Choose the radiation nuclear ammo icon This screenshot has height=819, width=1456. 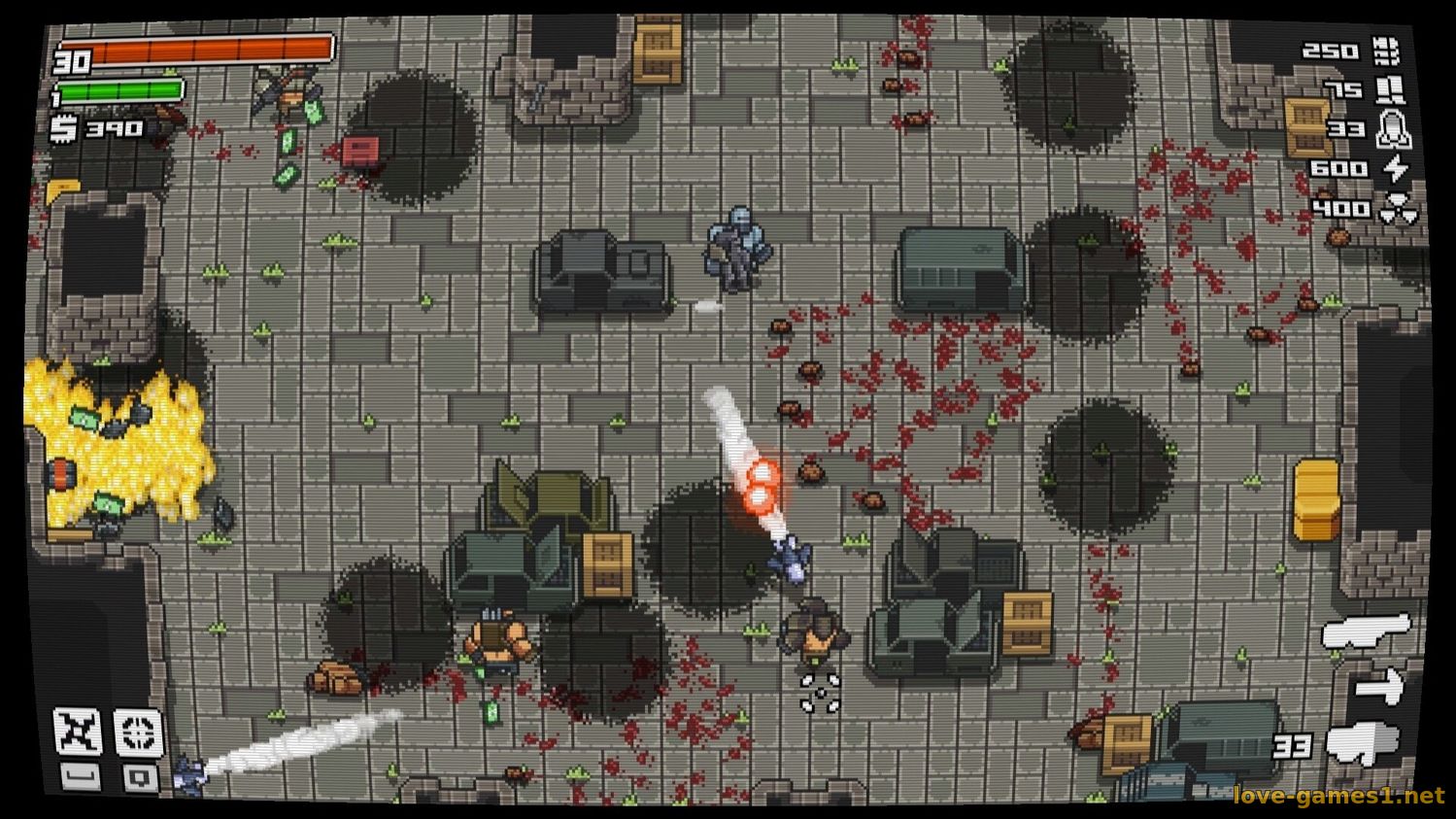[1397, 209]
